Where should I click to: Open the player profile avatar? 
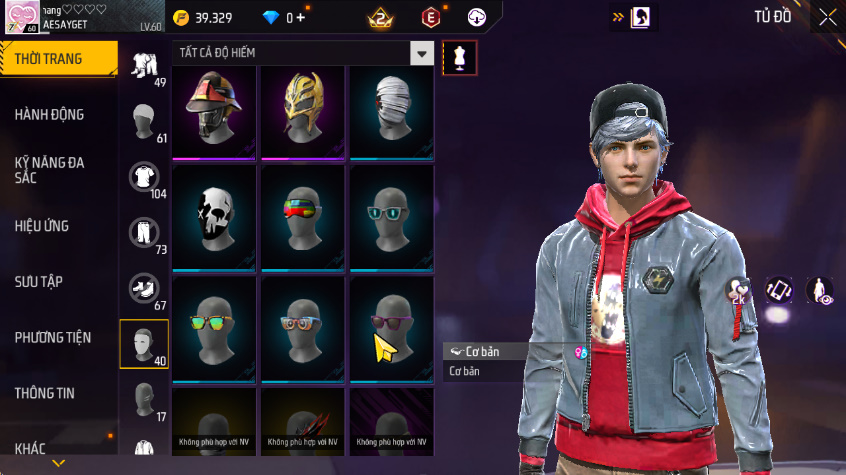(22, 17)
